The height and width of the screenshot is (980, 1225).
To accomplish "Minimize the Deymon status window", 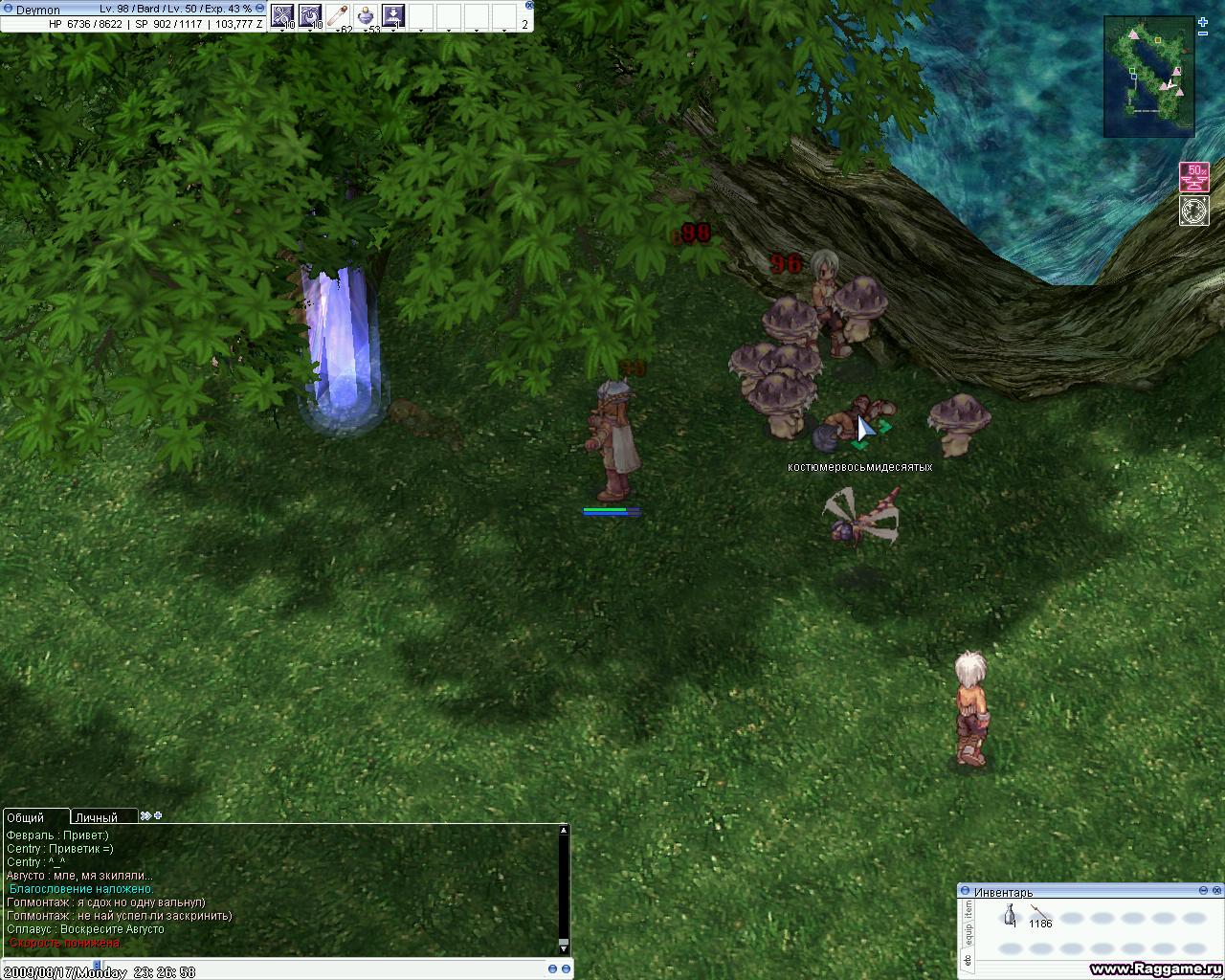I will click(x=258, y=9).
